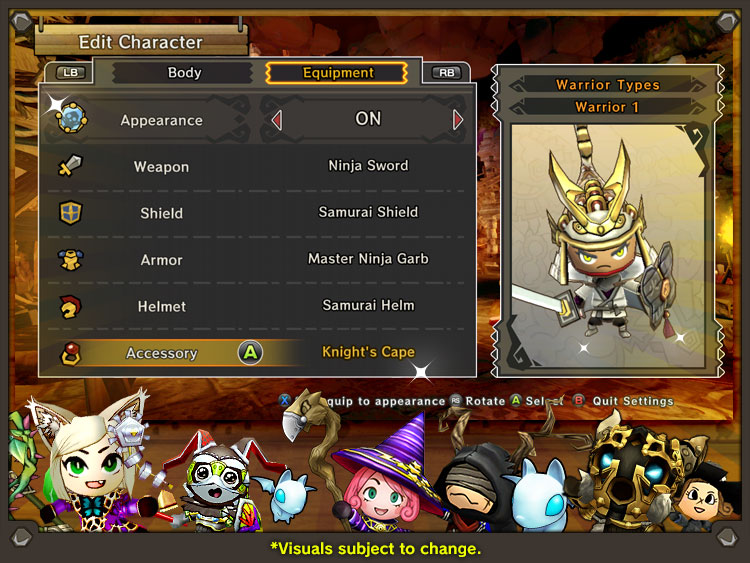The image size is (750, 563).
Task: Click the left arrow beside Appearance ON
Action: pos(277,120)
